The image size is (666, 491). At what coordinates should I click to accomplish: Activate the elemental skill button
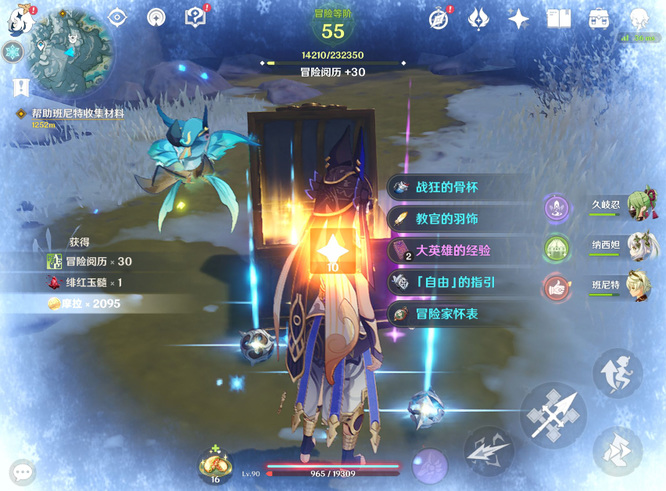pyautogui.click(x=489, y=449)
